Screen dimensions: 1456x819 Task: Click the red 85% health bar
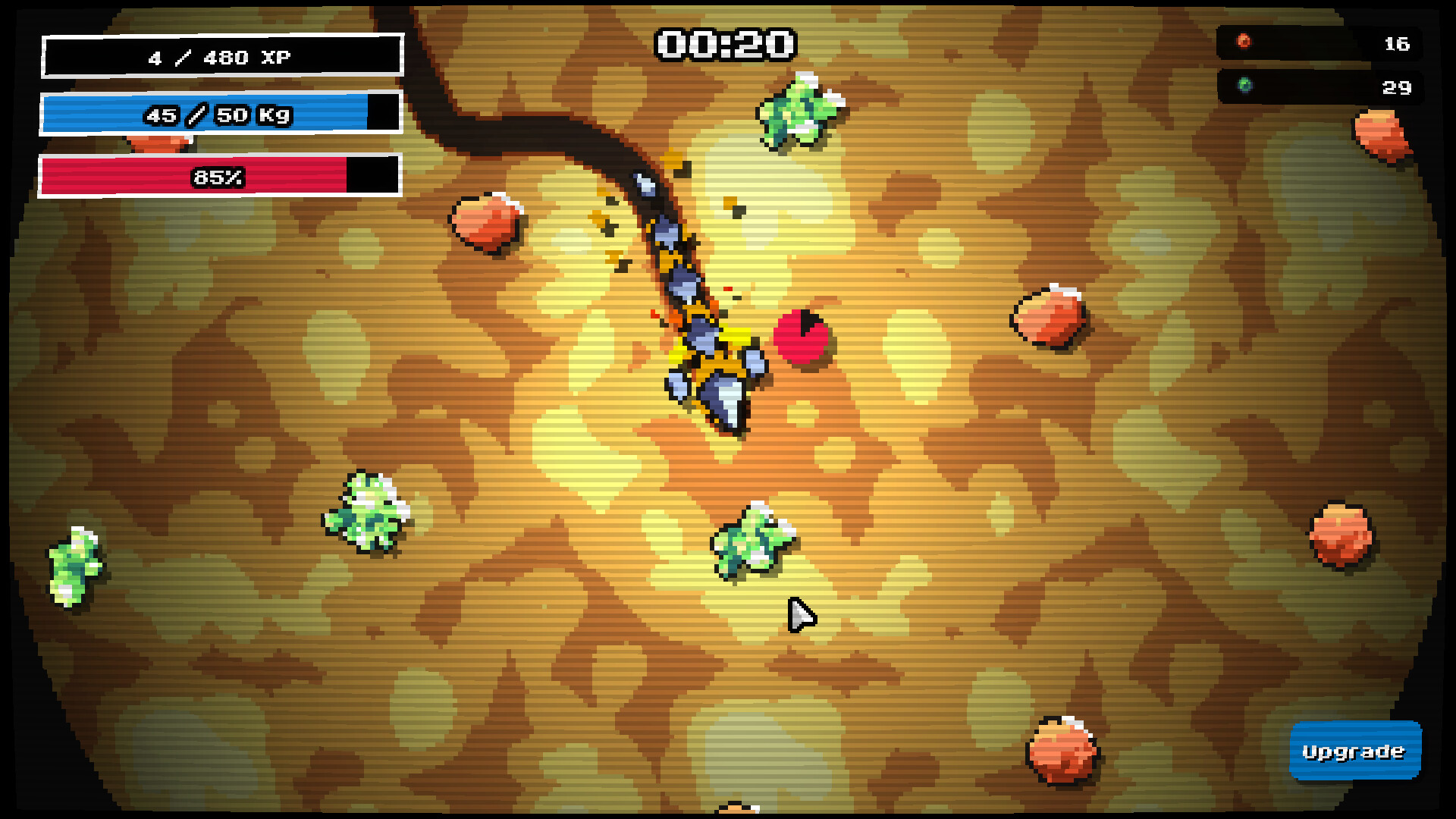[x=218, y=177]
